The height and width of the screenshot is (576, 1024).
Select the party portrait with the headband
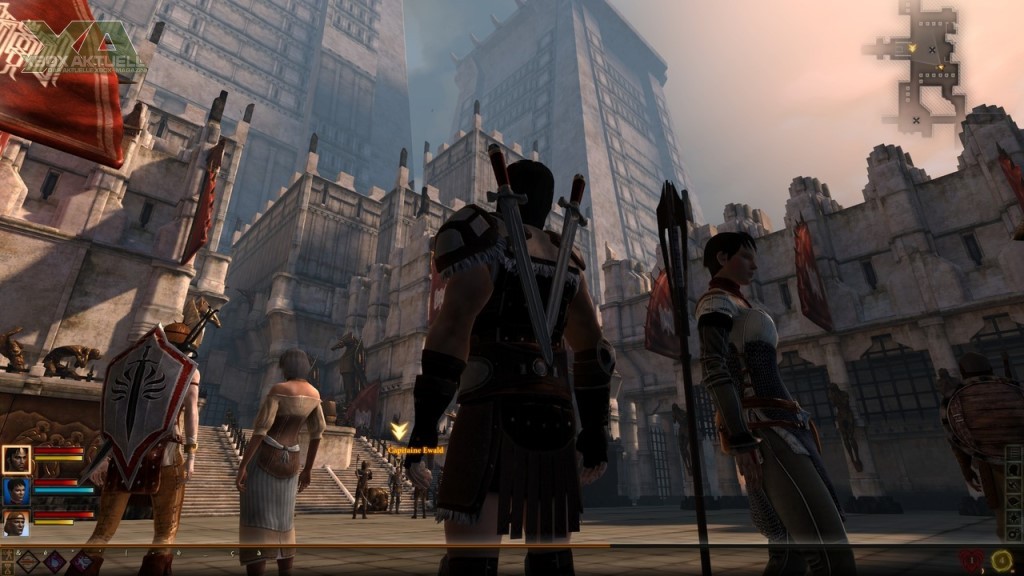point(17,523)
